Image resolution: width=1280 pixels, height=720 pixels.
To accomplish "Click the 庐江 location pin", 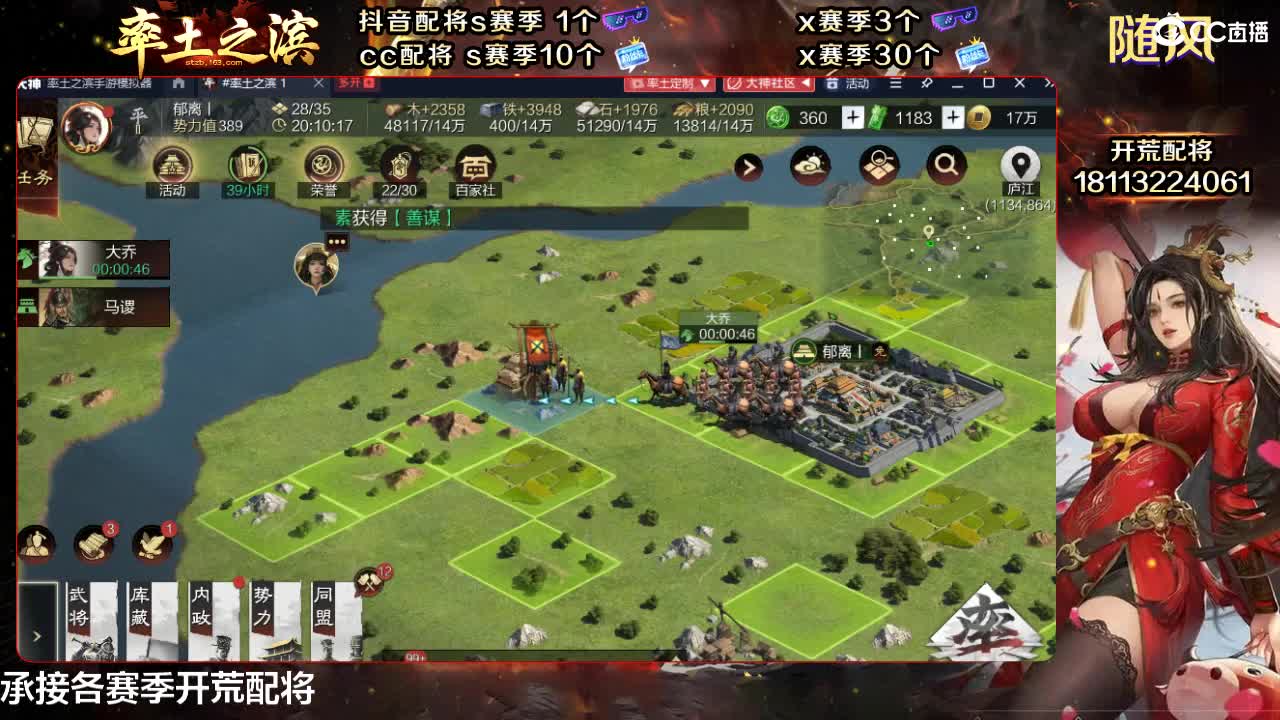I will (x=1020, y=165).
